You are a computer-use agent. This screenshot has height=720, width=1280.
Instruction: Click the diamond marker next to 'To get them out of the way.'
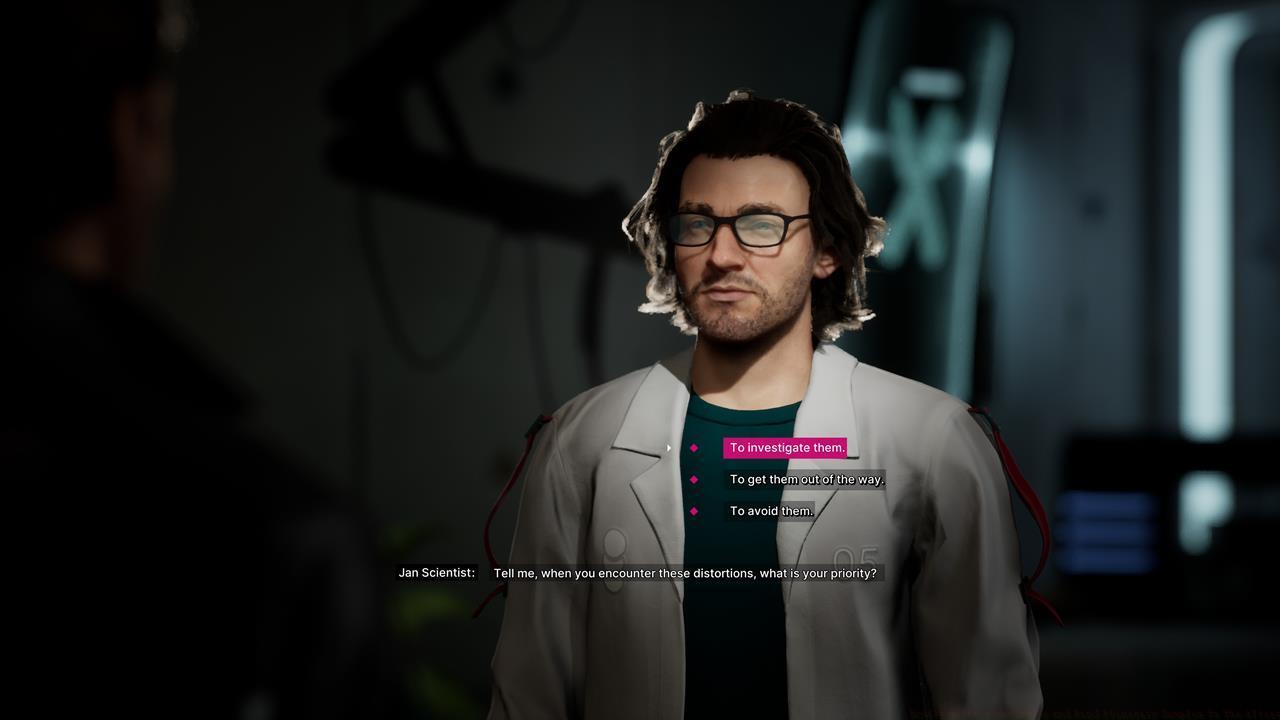point(694,479)
